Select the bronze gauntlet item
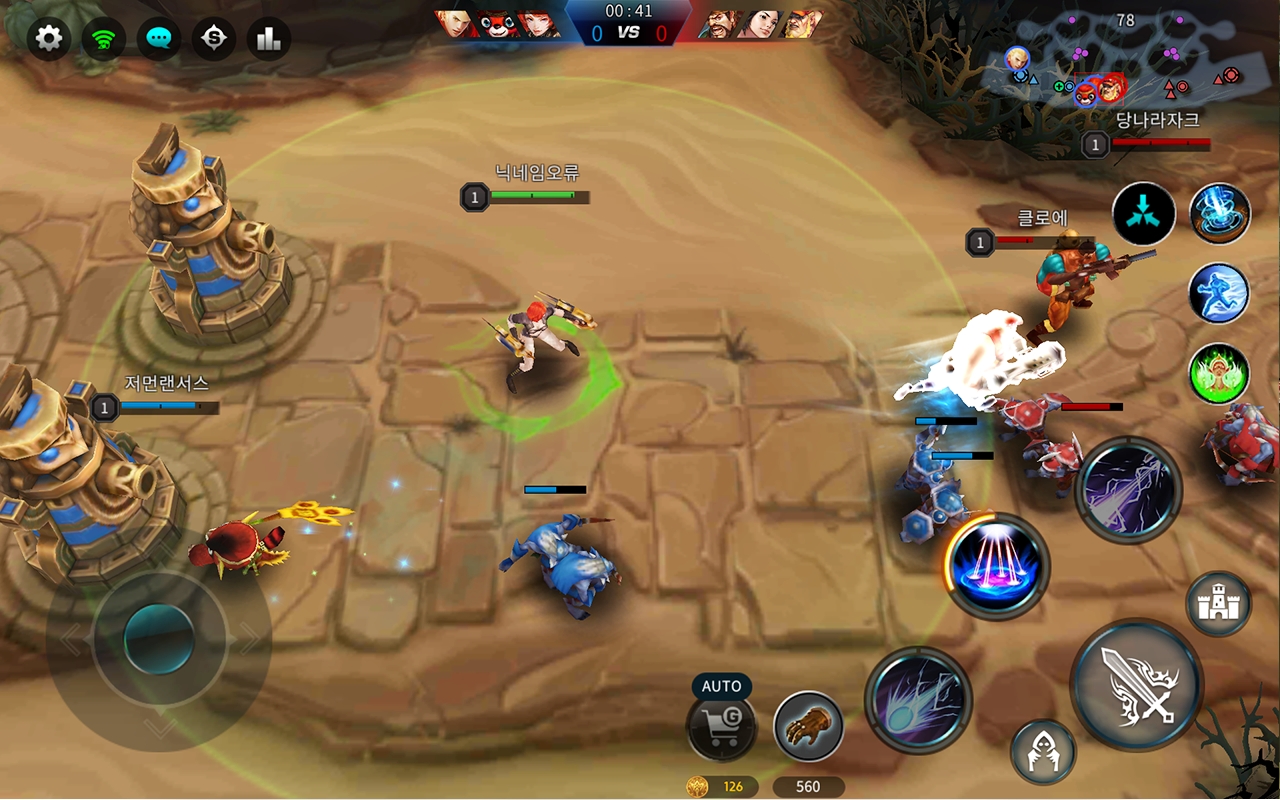The image size is (1280, 800). pyautogui.click(x=808, y=727)
